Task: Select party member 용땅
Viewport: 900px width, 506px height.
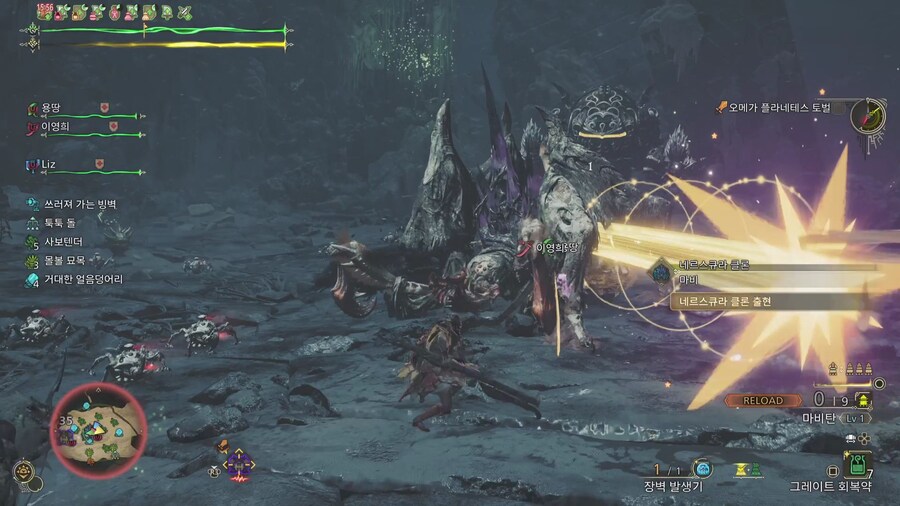Action: click(x=50, y=108)
